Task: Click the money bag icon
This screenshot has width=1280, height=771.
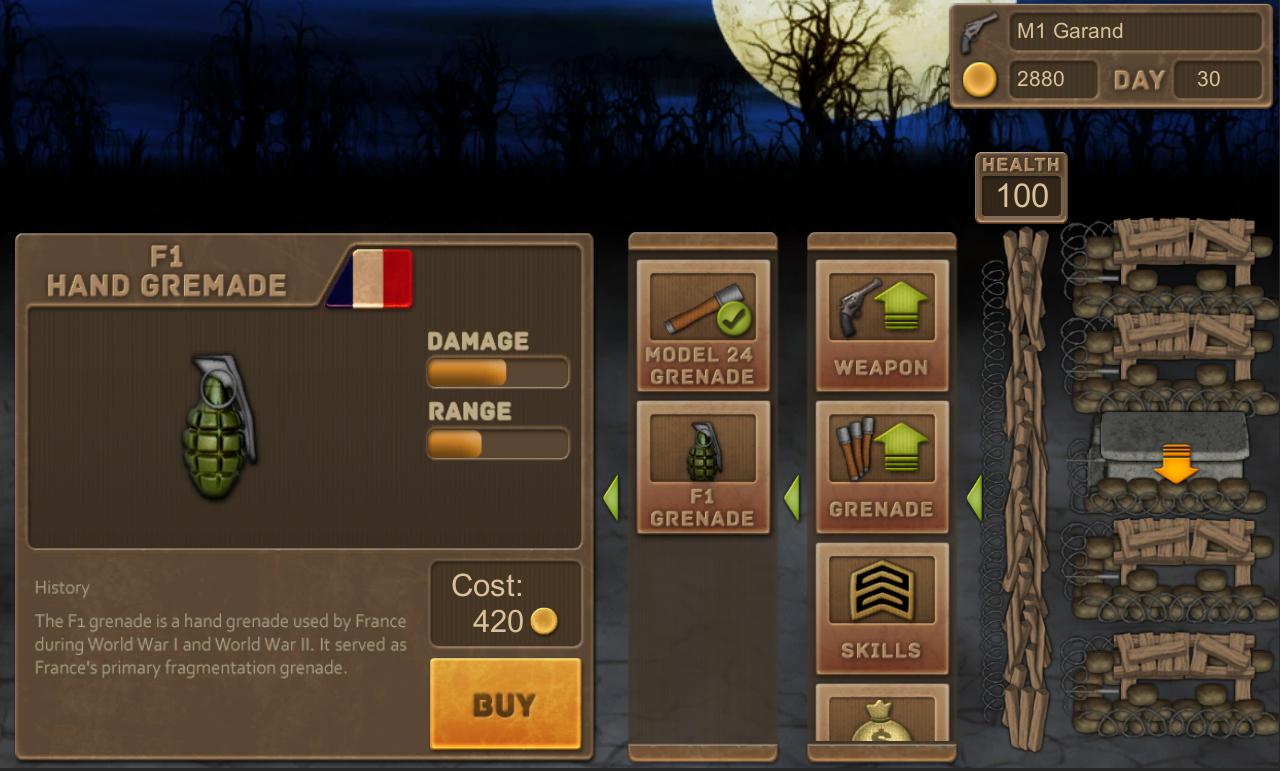Action: coord(881,720)
